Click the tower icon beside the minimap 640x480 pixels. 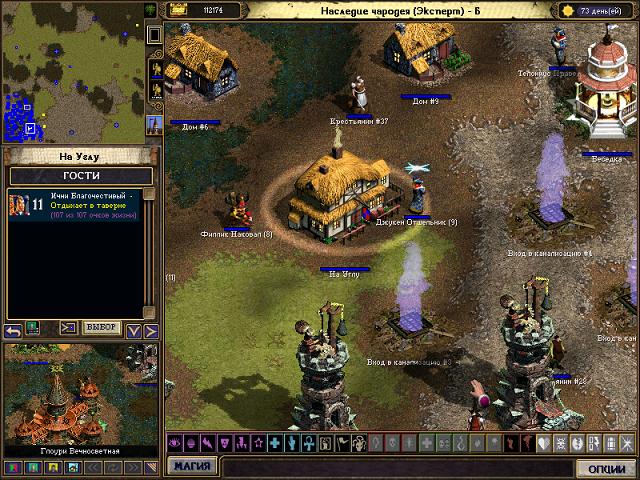pos(154,124)
